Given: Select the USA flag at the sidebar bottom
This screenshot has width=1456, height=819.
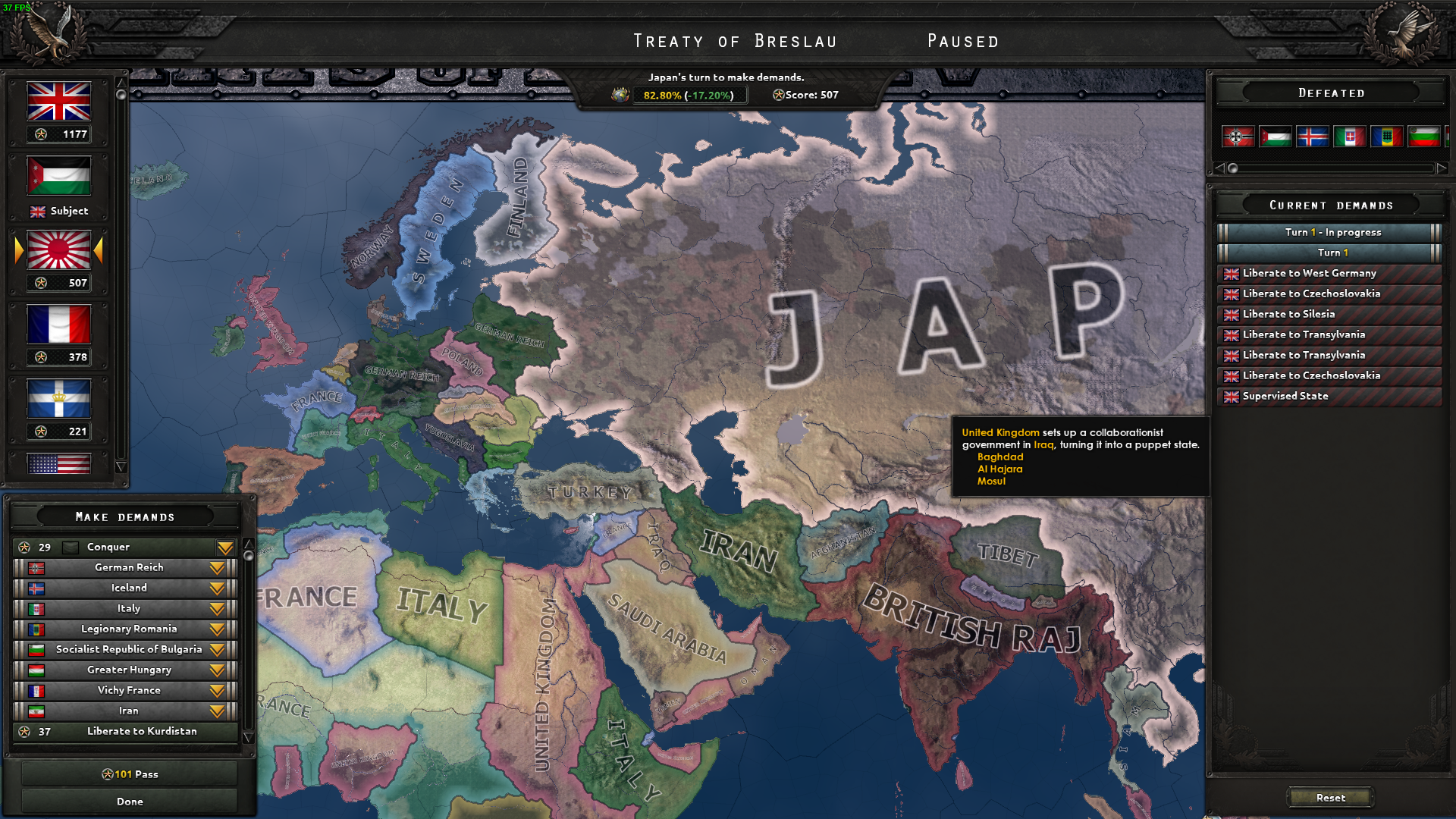Looking at the screenshot, I should click(58, 463).
